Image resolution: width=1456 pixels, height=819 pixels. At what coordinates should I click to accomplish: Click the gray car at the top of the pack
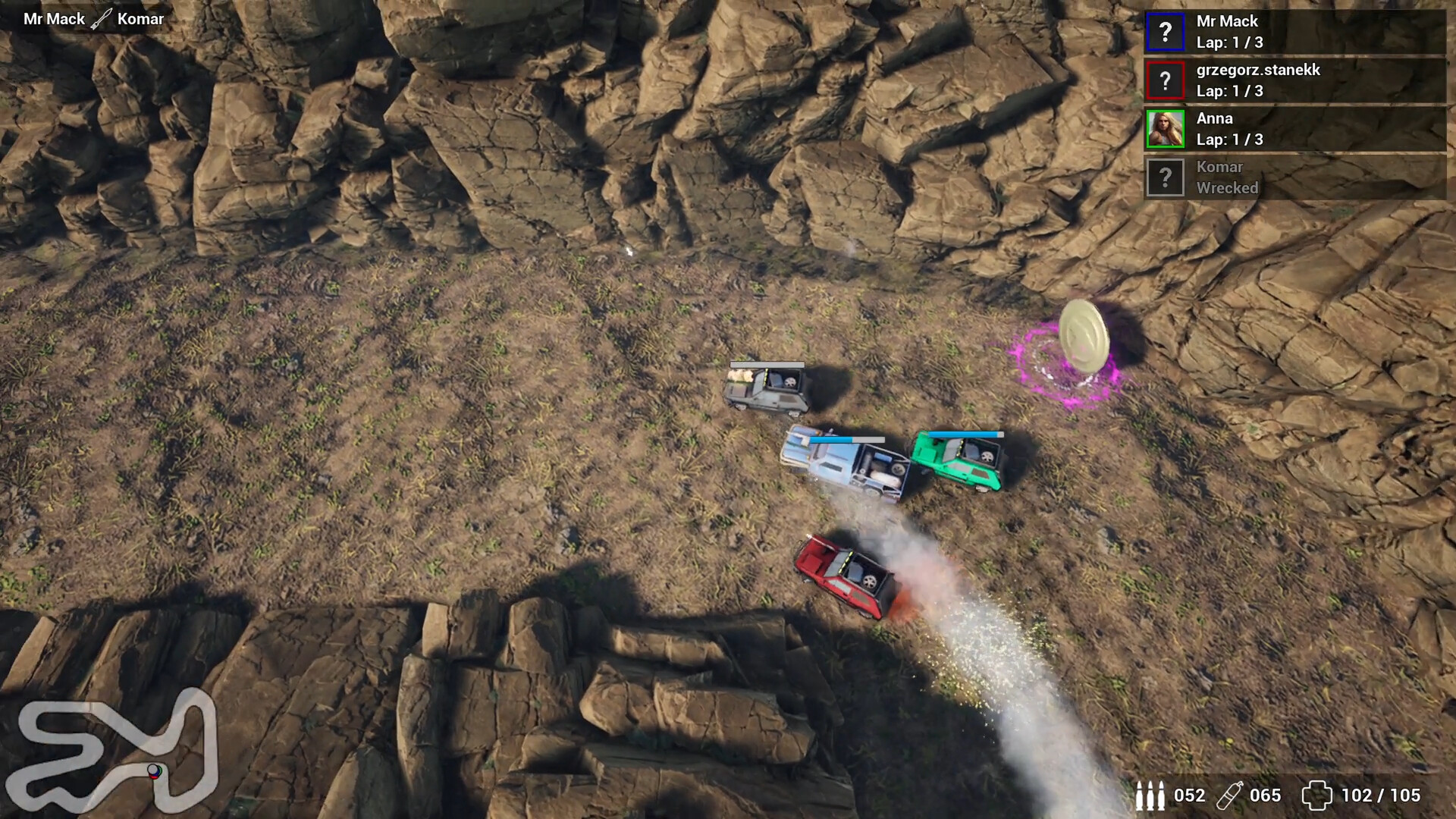pyautogui.click(x=766, y=387)
